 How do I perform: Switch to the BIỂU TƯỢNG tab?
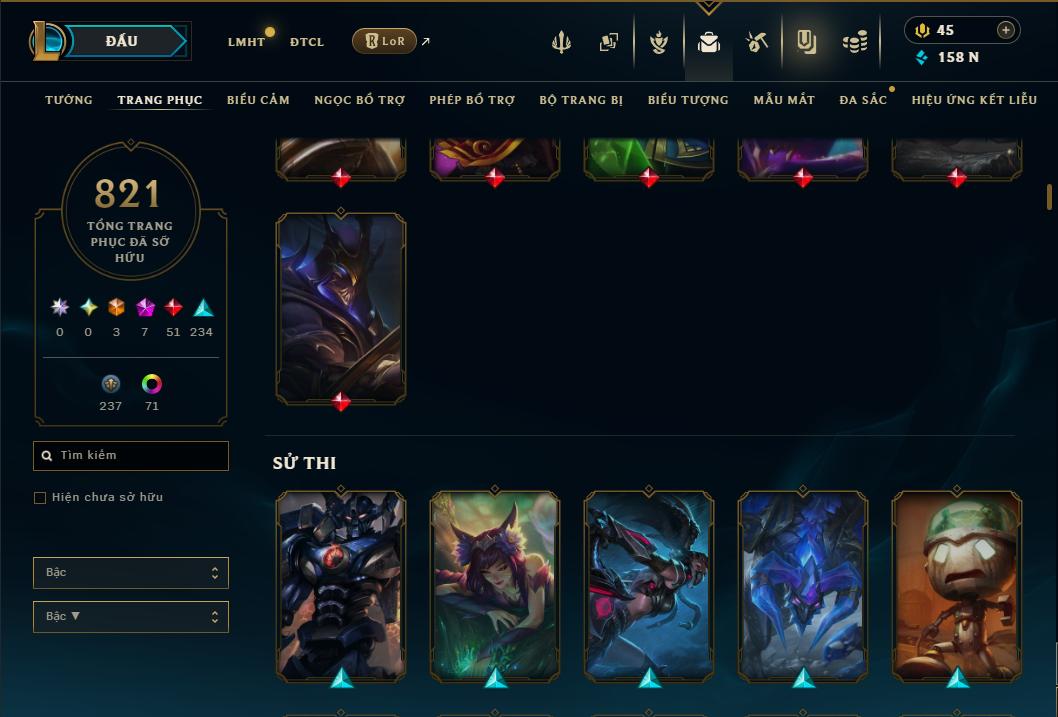[688, 100]
